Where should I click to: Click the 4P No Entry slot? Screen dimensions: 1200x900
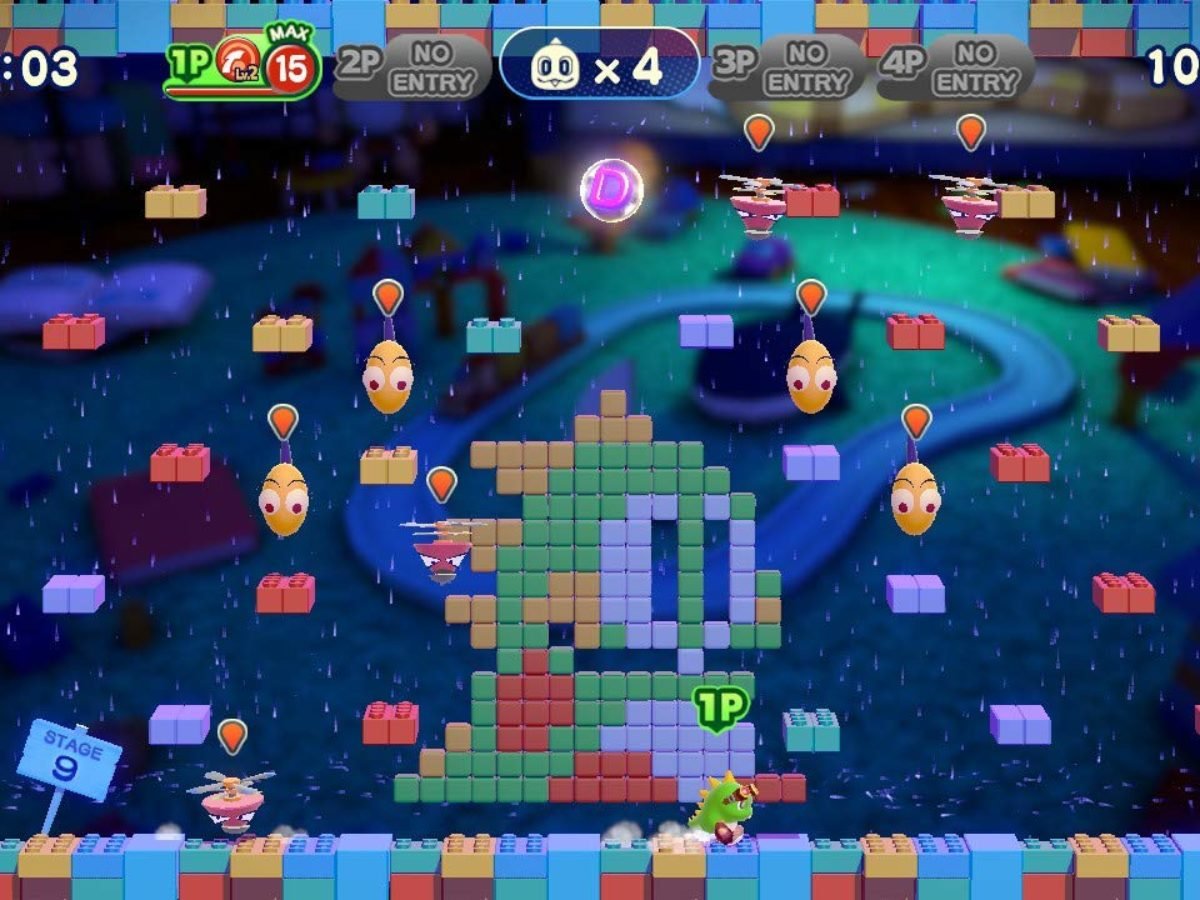[956, 68]
